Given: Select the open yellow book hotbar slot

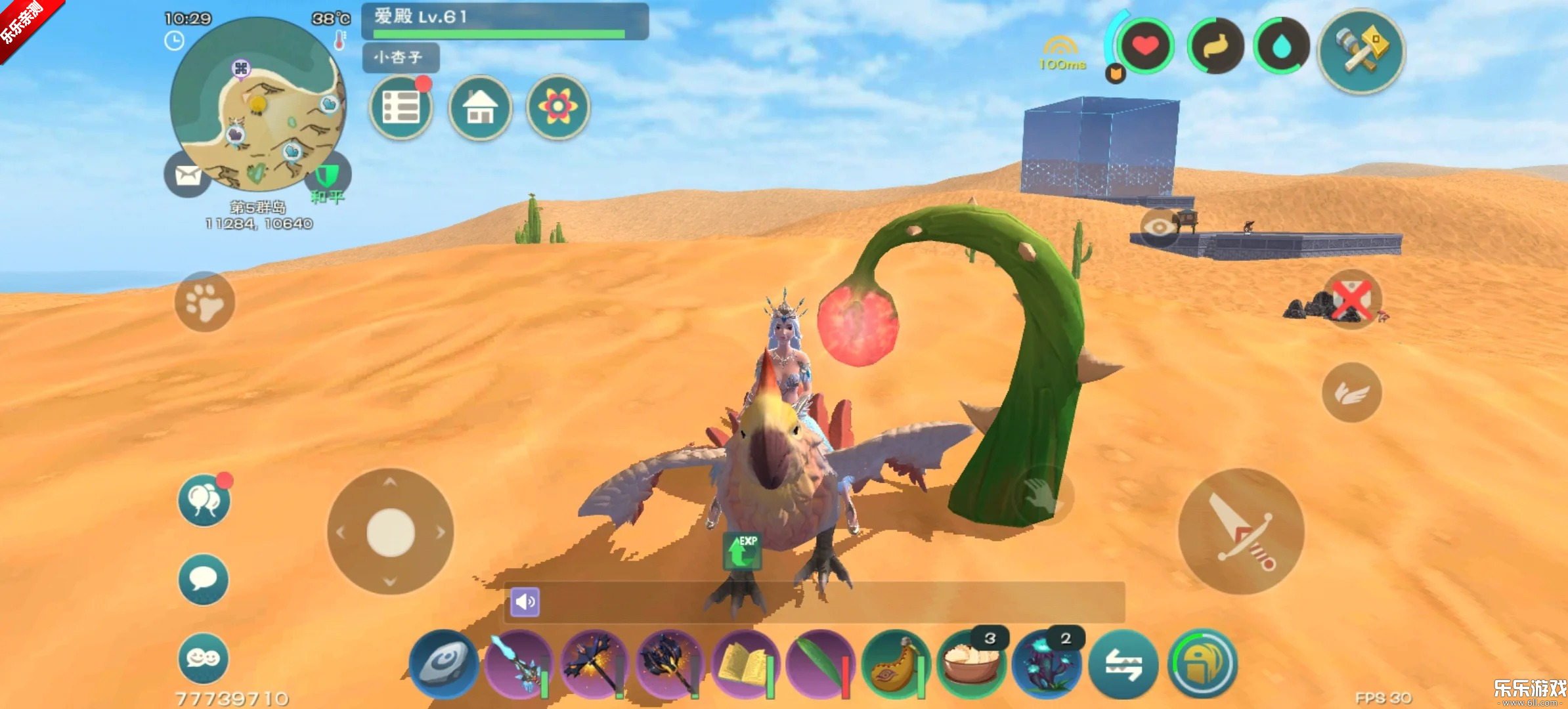Looking at the screenshot, I should tap(745, 664).
